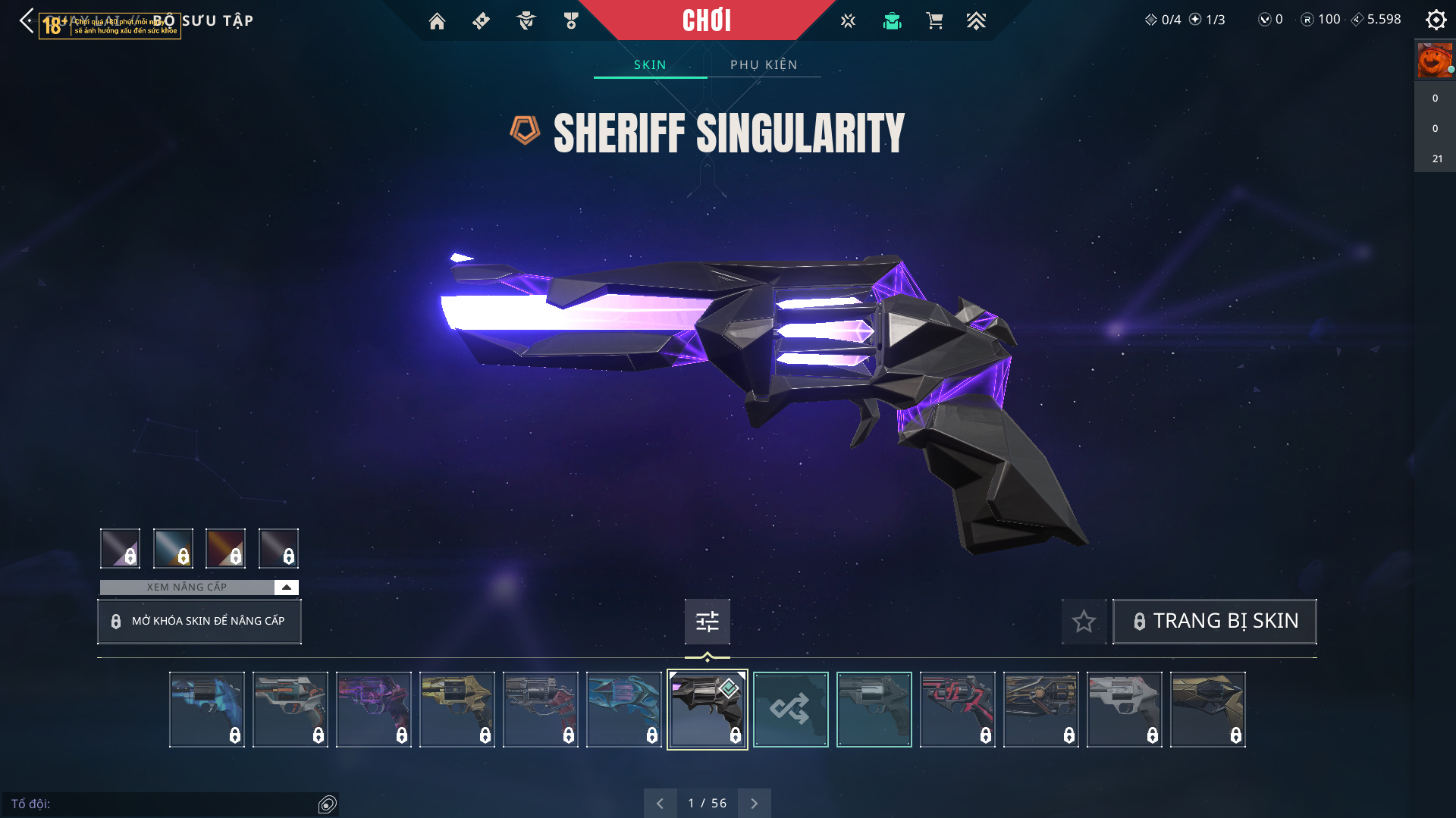
Task: Open the filter sliders button
Action: tap(707, 622)
